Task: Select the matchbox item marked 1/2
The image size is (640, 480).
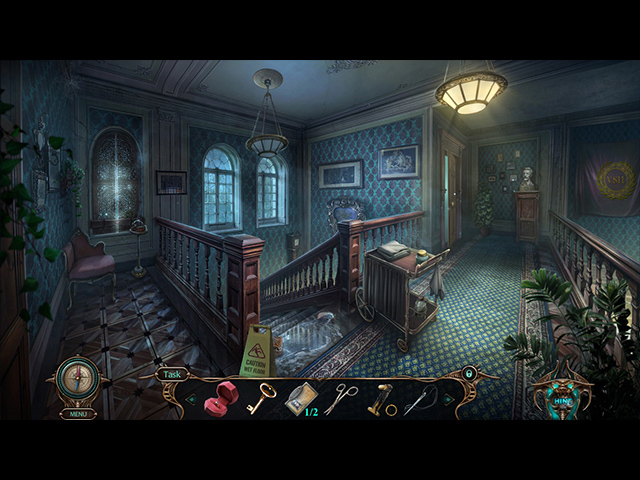Action: tap(300, 399)
